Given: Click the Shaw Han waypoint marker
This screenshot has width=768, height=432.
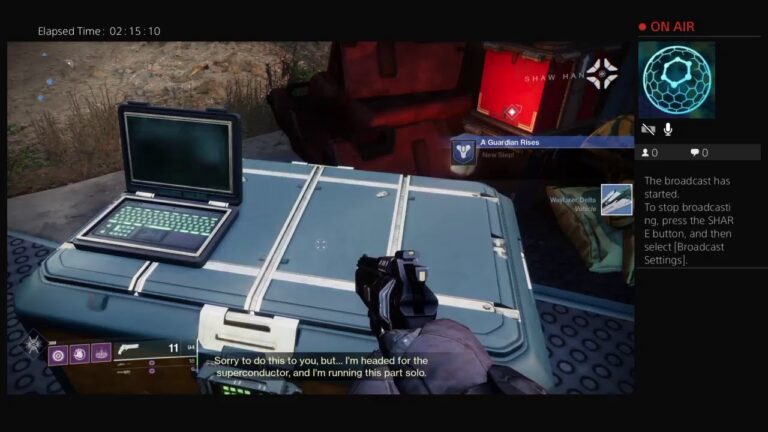Looking at the screenshot, I should pos(601,72).
